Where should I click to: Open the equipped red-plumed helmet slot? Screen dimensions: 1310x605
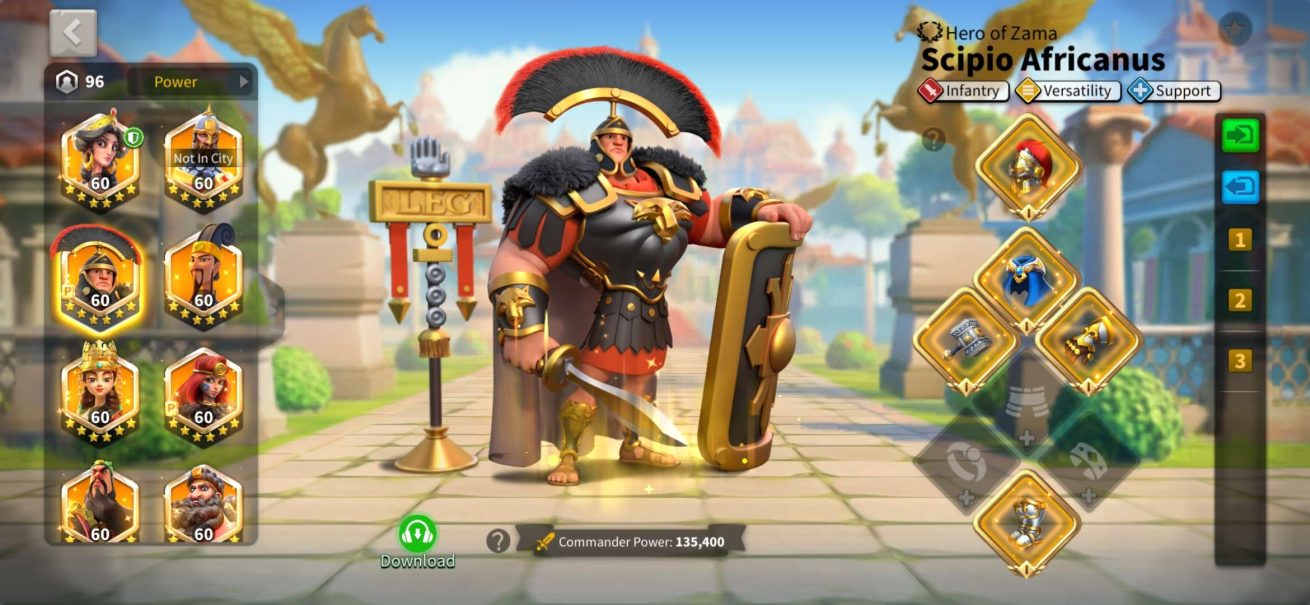point(1027,166)
